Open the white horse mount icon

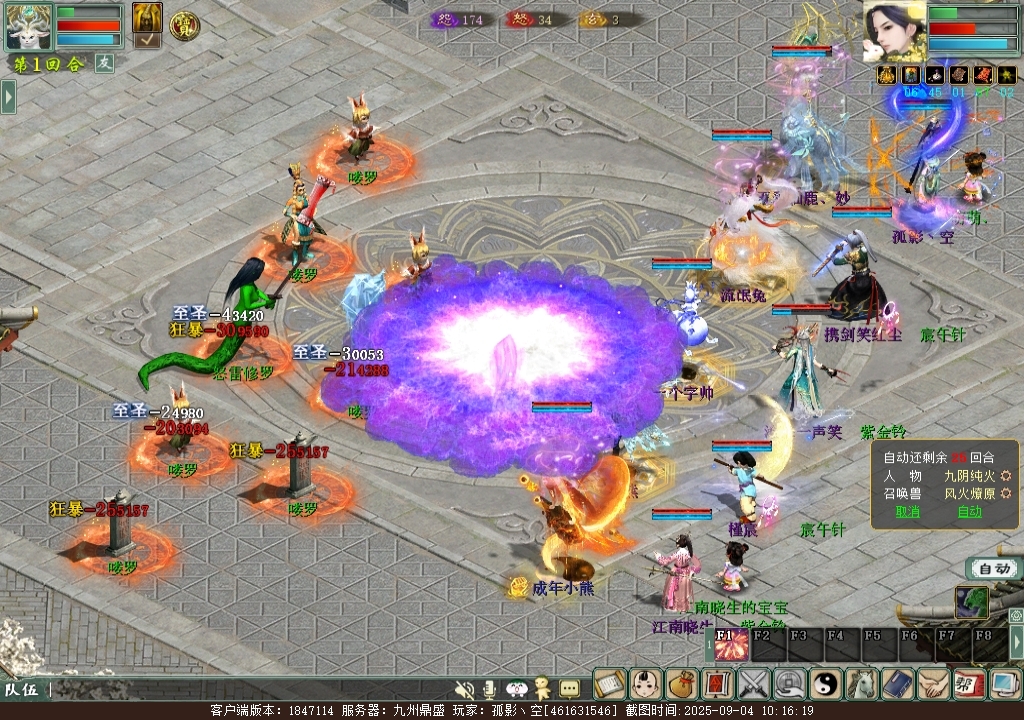(x=862, y=684)
